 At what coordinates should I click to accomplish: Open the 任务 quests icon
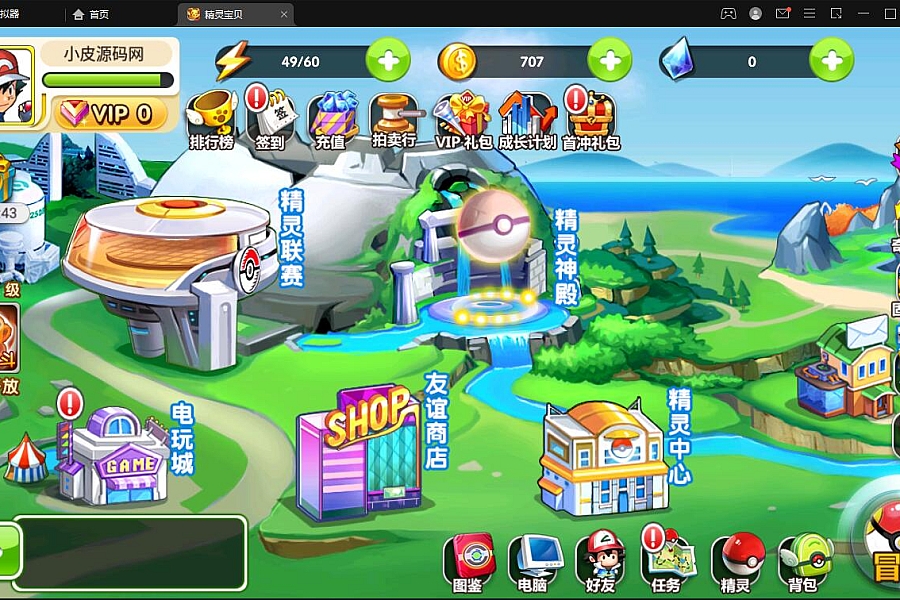666,561
